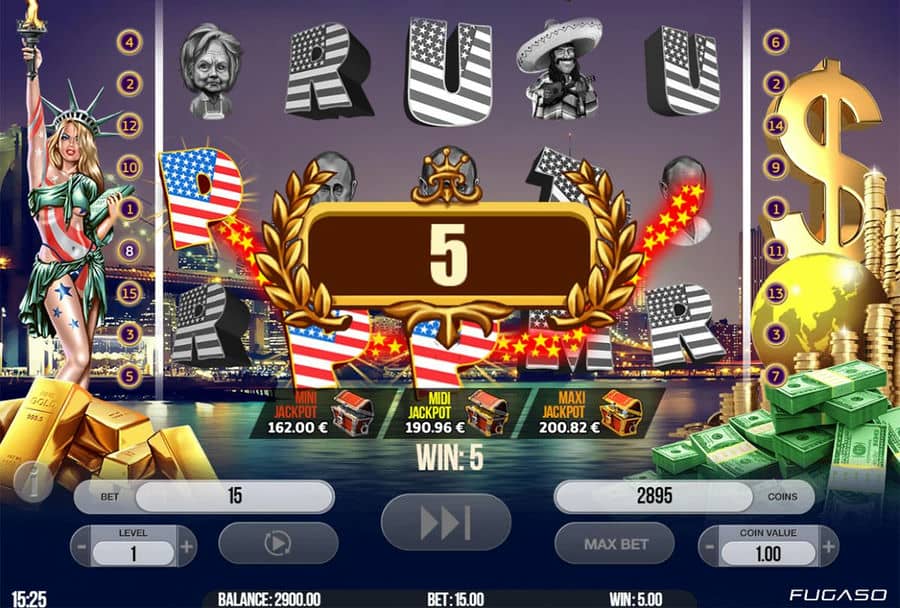Raise the coin value with plus
Screen dimensions: 900x608
point(827,547)
